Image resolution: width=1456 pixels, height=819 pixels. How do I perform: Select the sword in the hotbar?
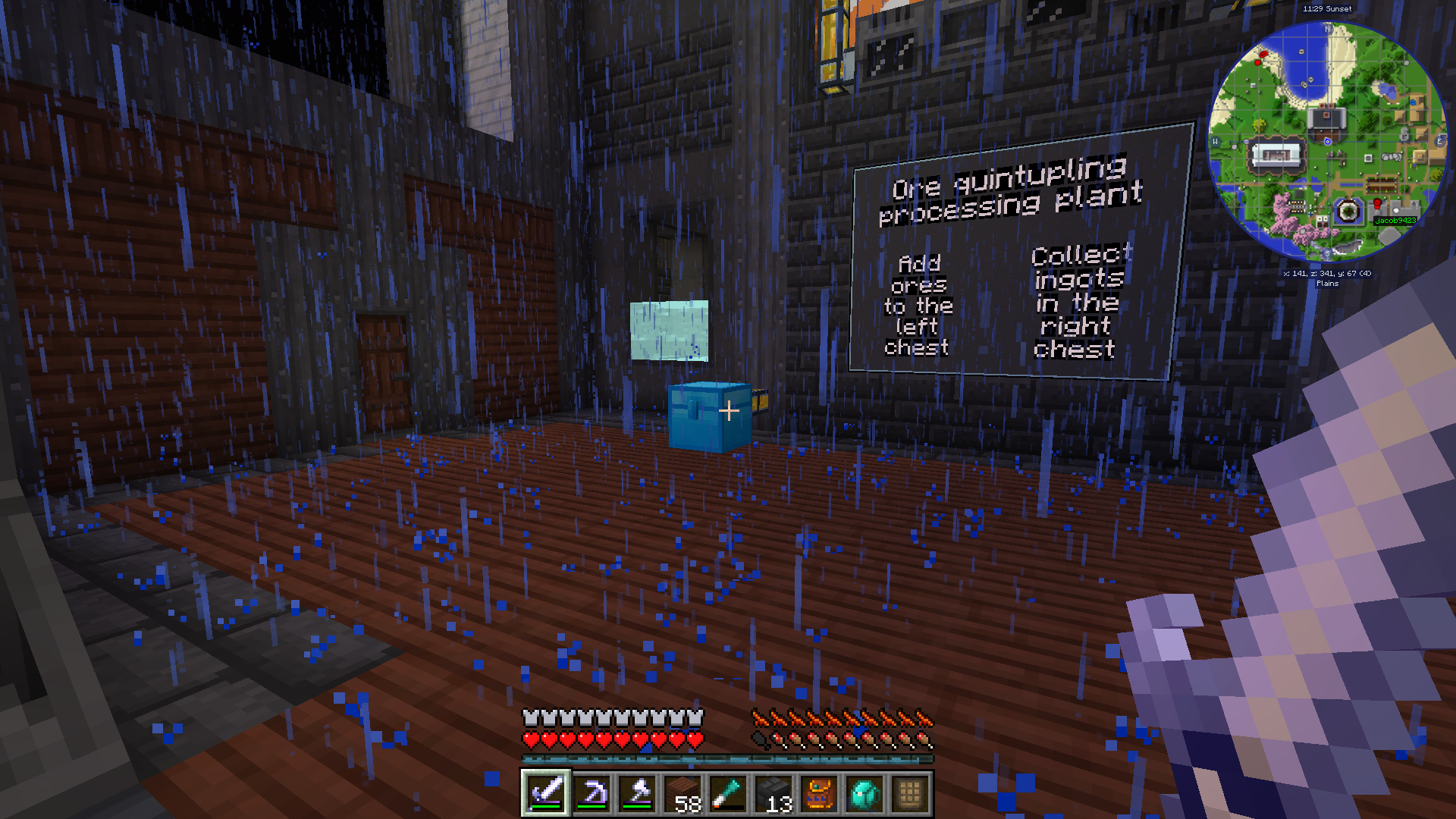coord(546,793)
